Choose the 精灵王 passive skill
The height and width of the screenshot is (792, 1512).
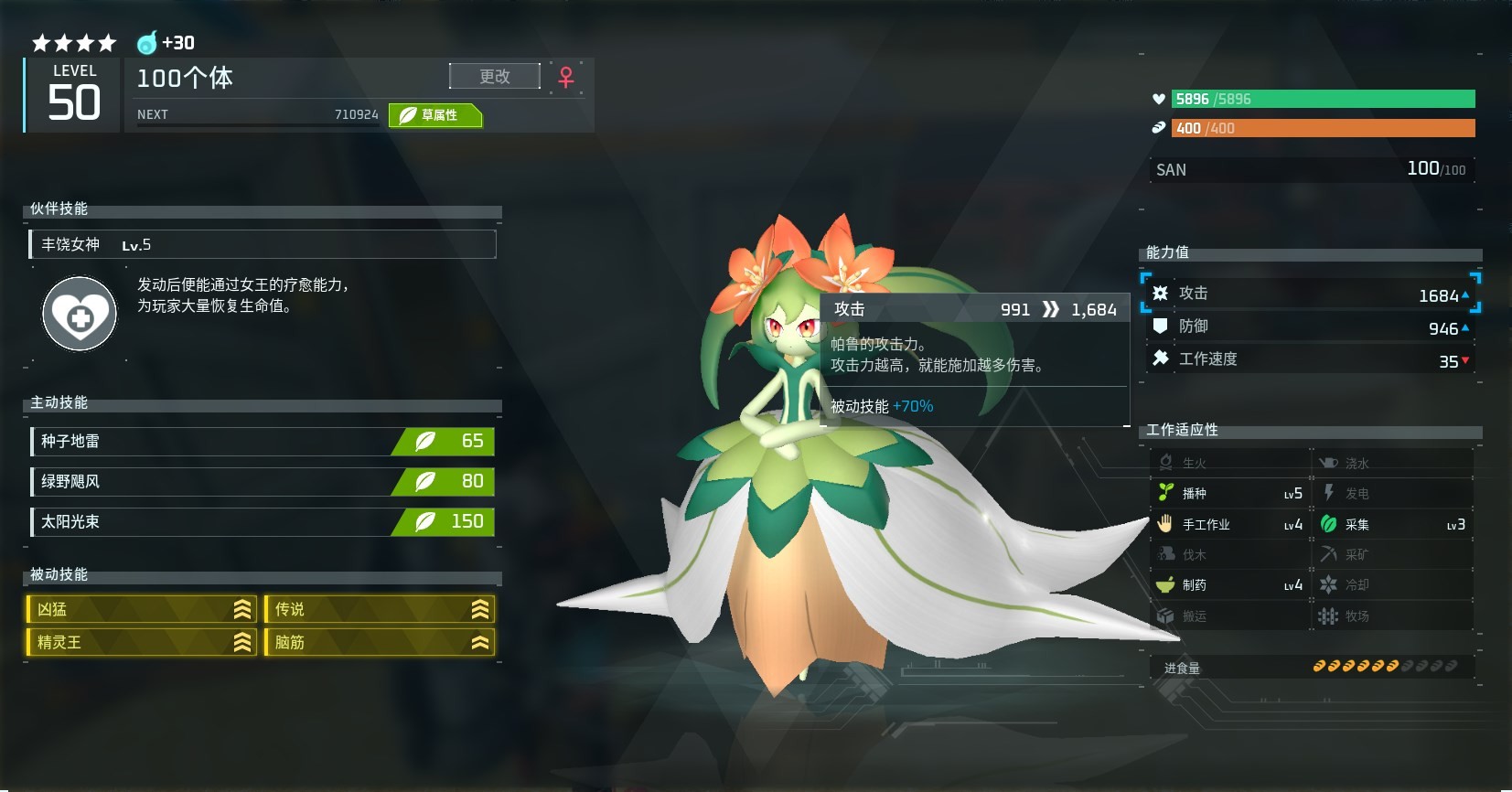tap(142, 642)
